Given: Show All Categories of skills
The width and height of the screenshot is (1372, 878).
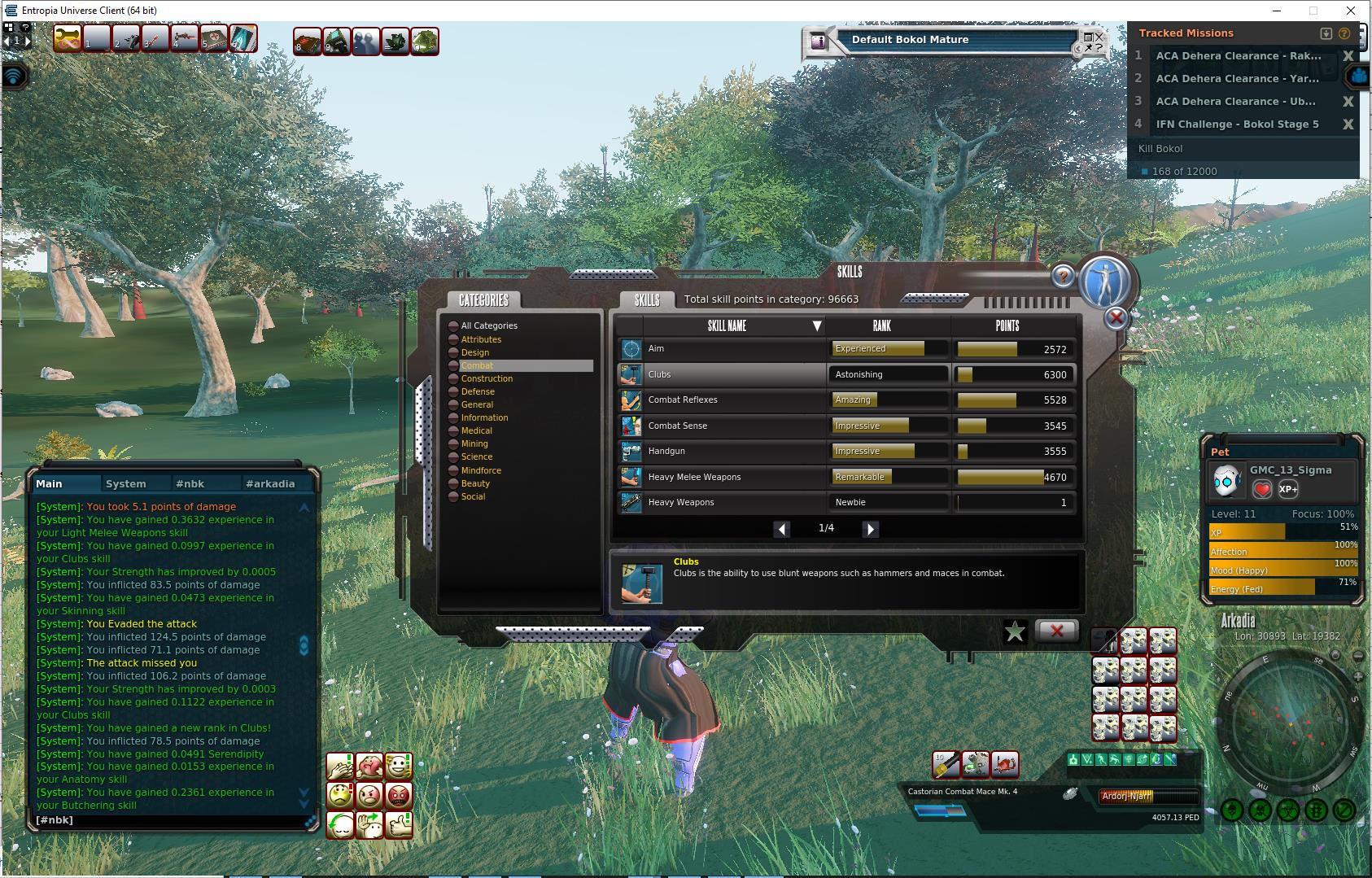Looking at the screenshot, I should click(x=489, y=325).
